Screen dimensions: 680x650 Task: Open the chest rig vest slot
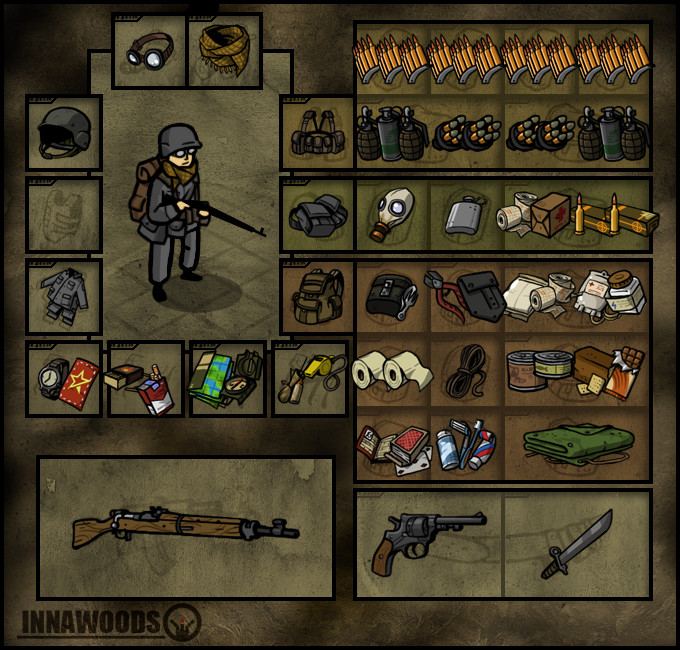tap(318, 133)
